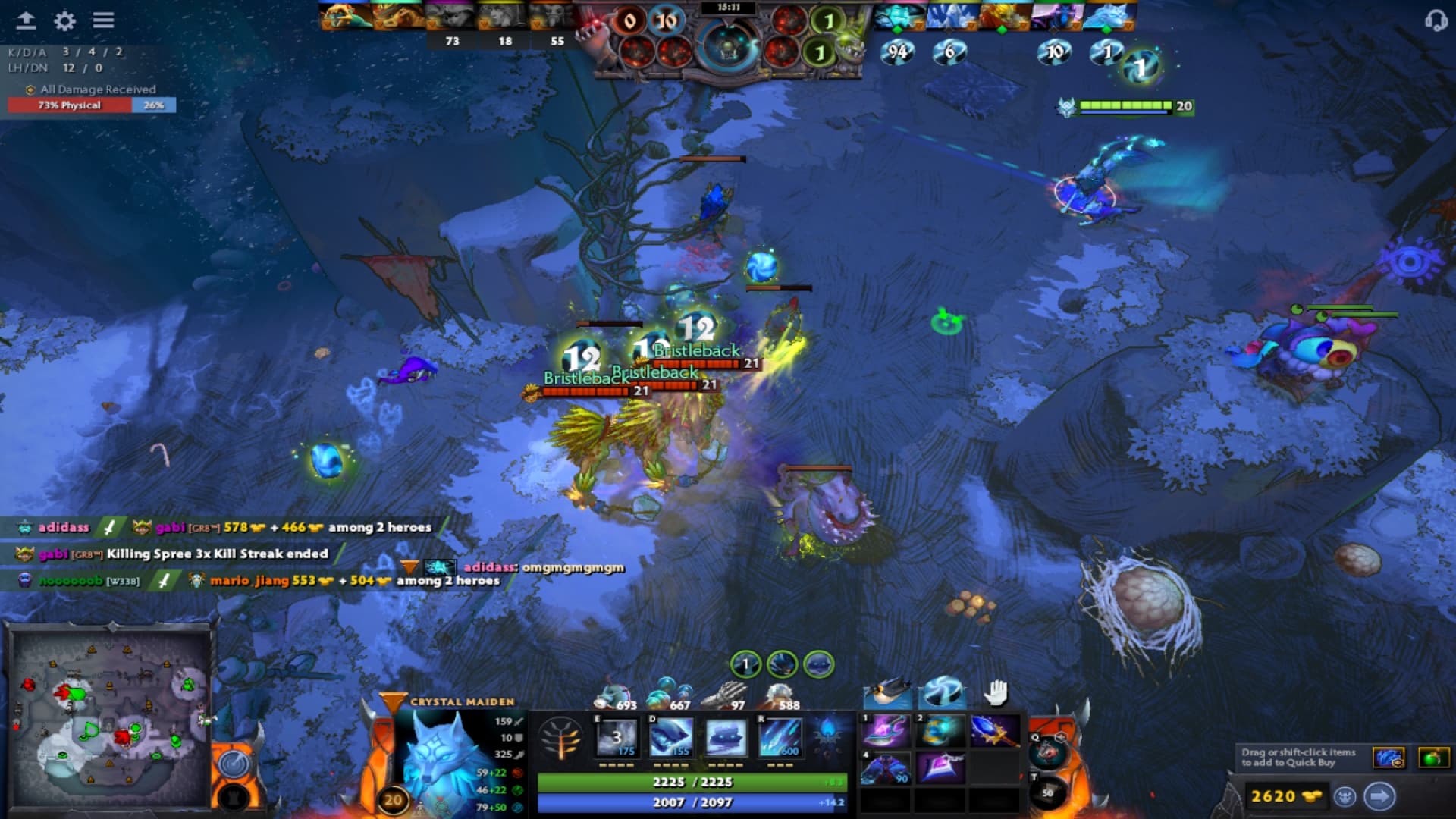Open the in-game hamburger menu
Screen dimensions: 1456x819
102,21
